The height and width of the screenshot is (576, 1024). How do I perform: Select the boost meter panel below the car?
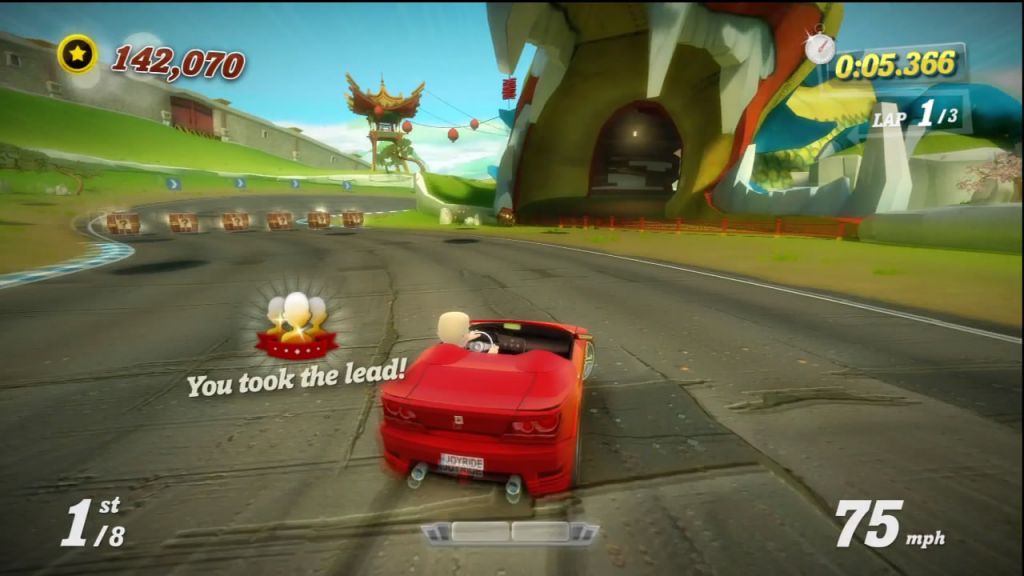(x=510, y=532)
